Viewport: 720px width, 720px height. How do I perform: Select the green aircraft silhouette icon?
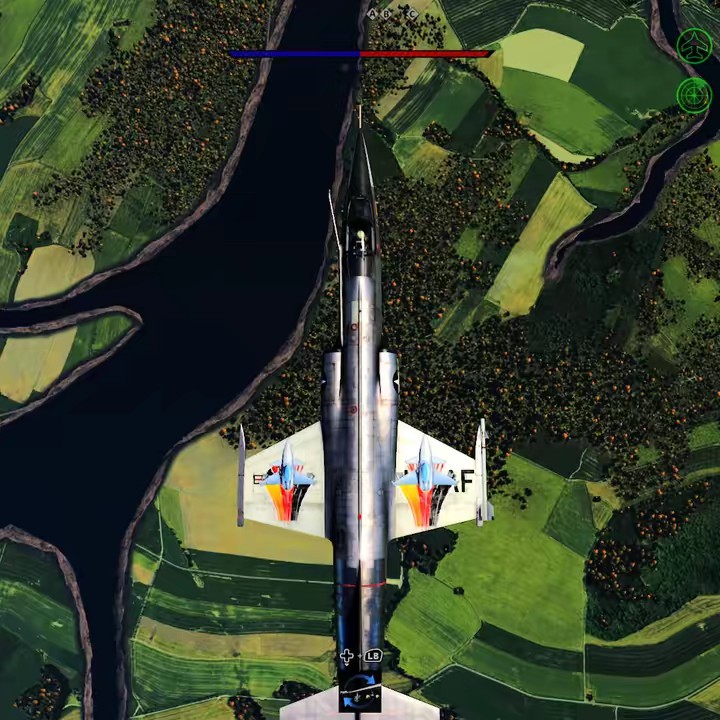pos(694,45)
